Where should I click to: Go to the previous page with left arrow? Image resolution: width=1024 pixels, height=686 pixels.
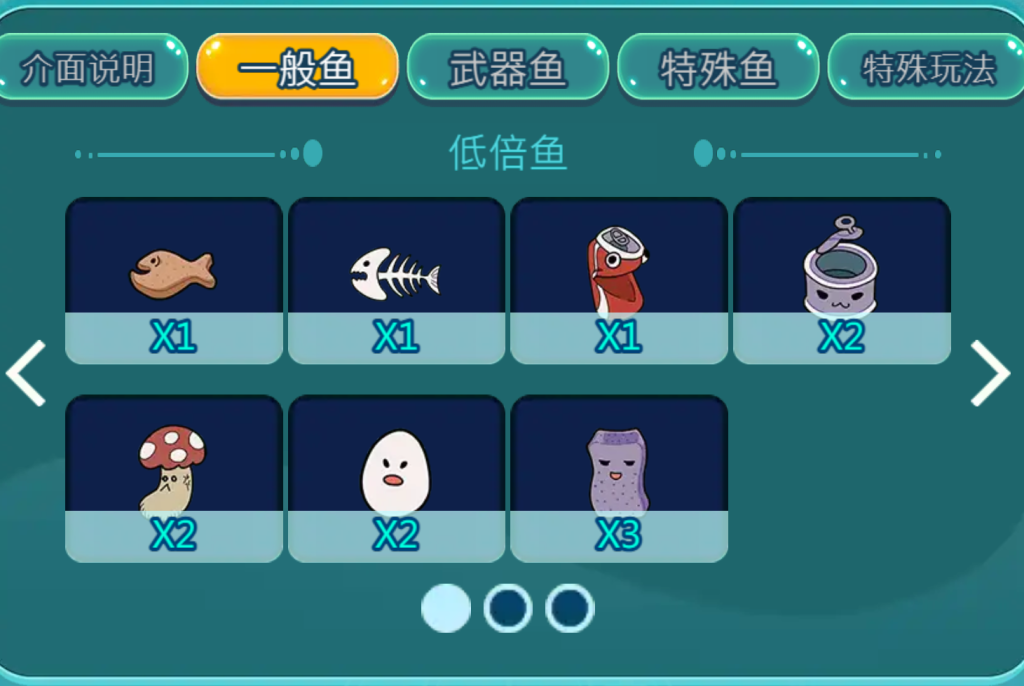[x=27, y=373]
